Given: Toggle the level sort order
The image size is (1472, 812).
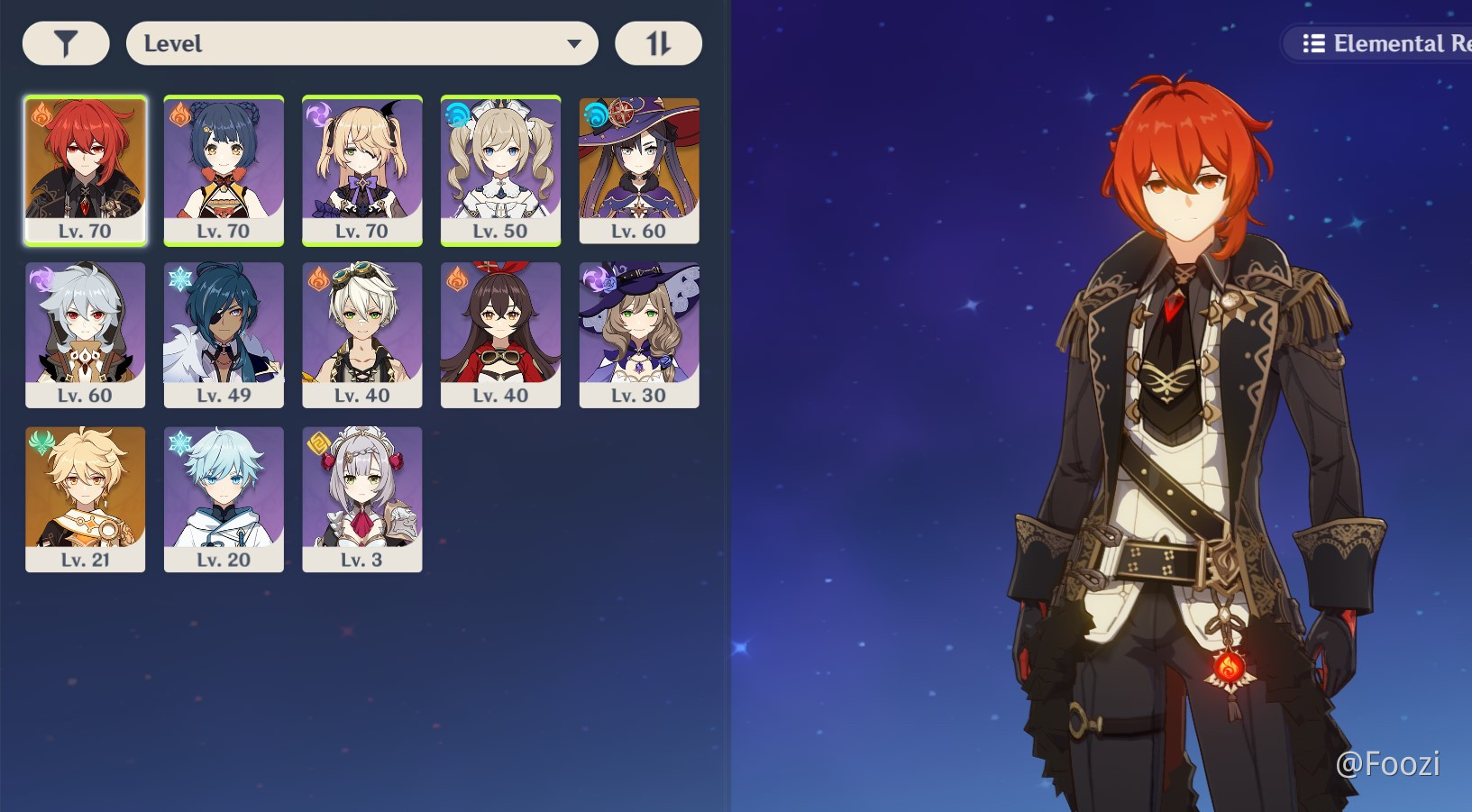Looking at the screenshot, I should pyautogui.click(x=658, y=42).
